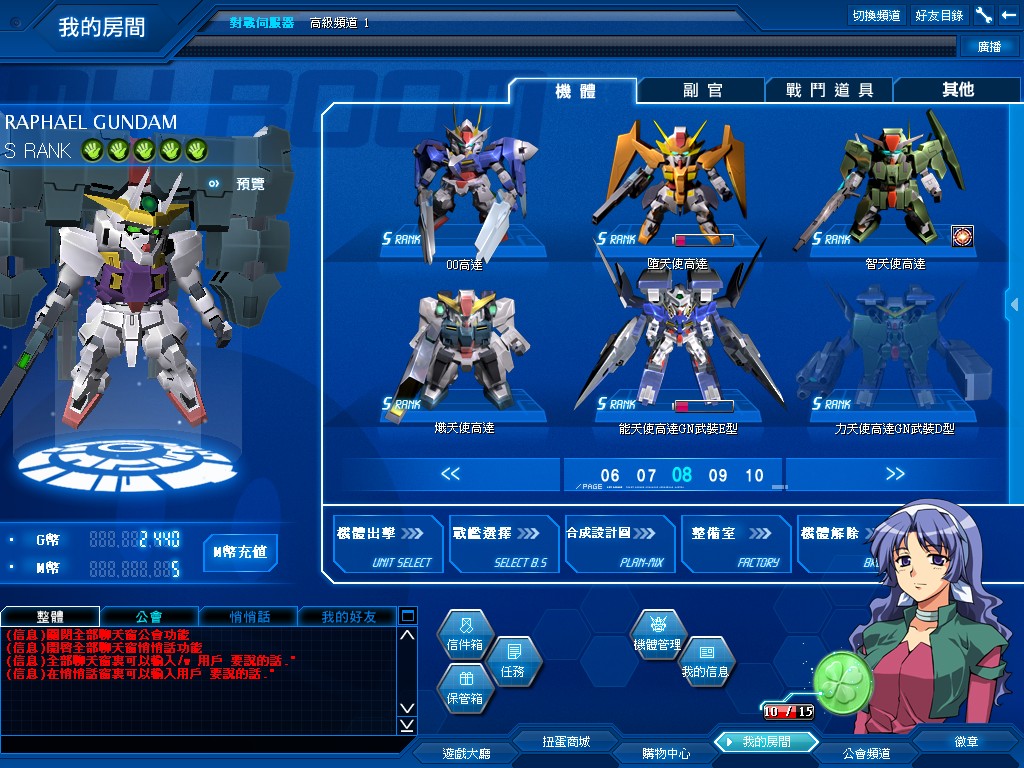Click the M幣充值 recharge button

240,552
